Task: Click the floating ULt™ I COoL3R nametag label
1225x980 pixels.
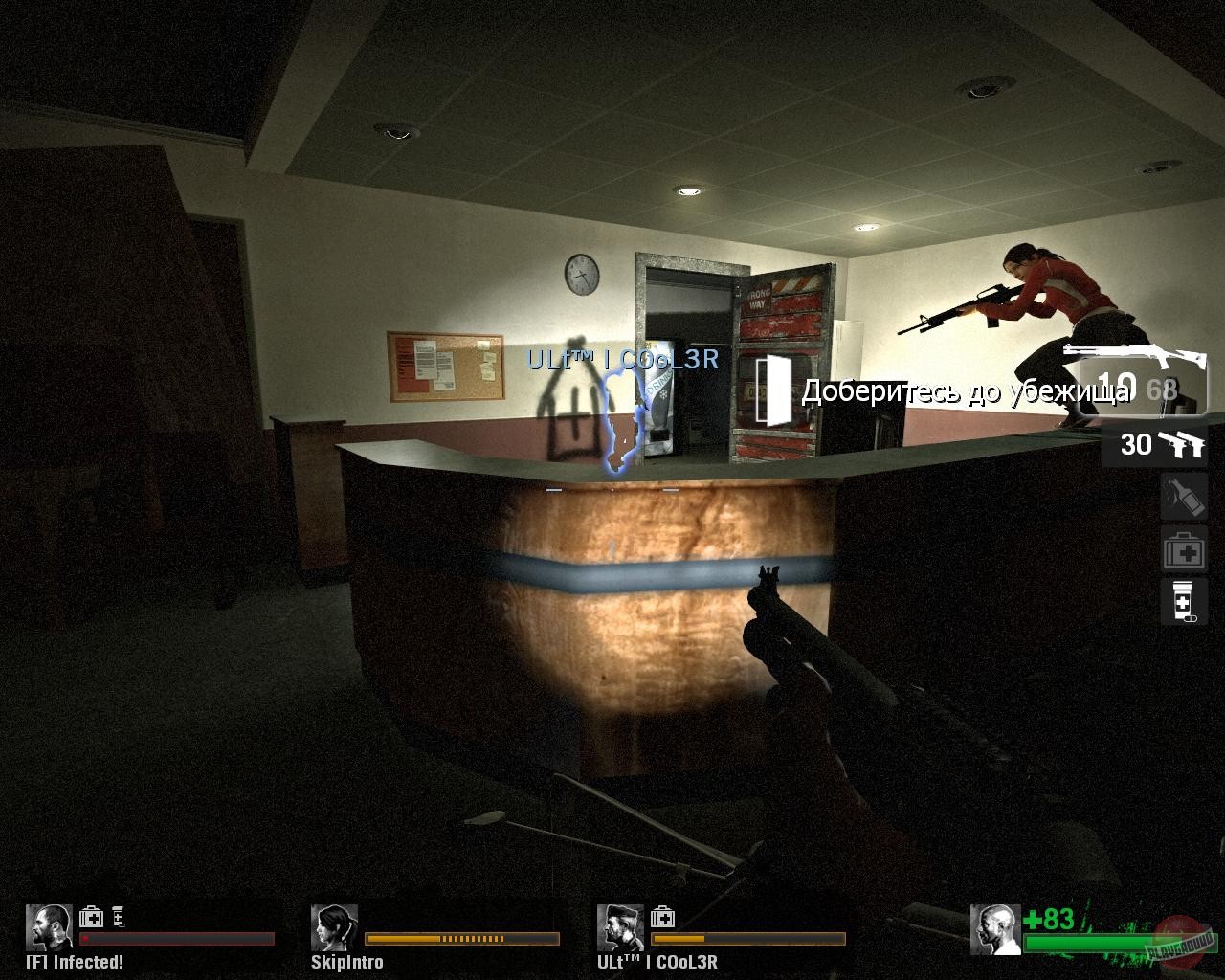Action: (x=624, y=362)
